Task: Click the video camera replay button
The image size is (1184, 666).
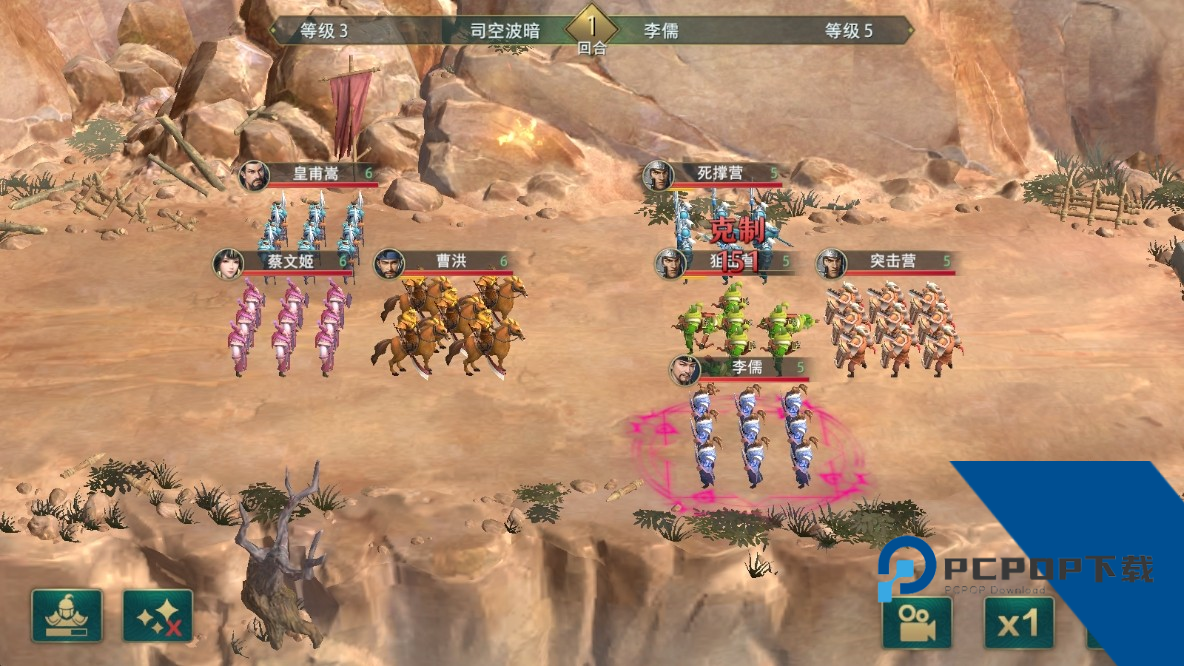Action: [916, 623]
